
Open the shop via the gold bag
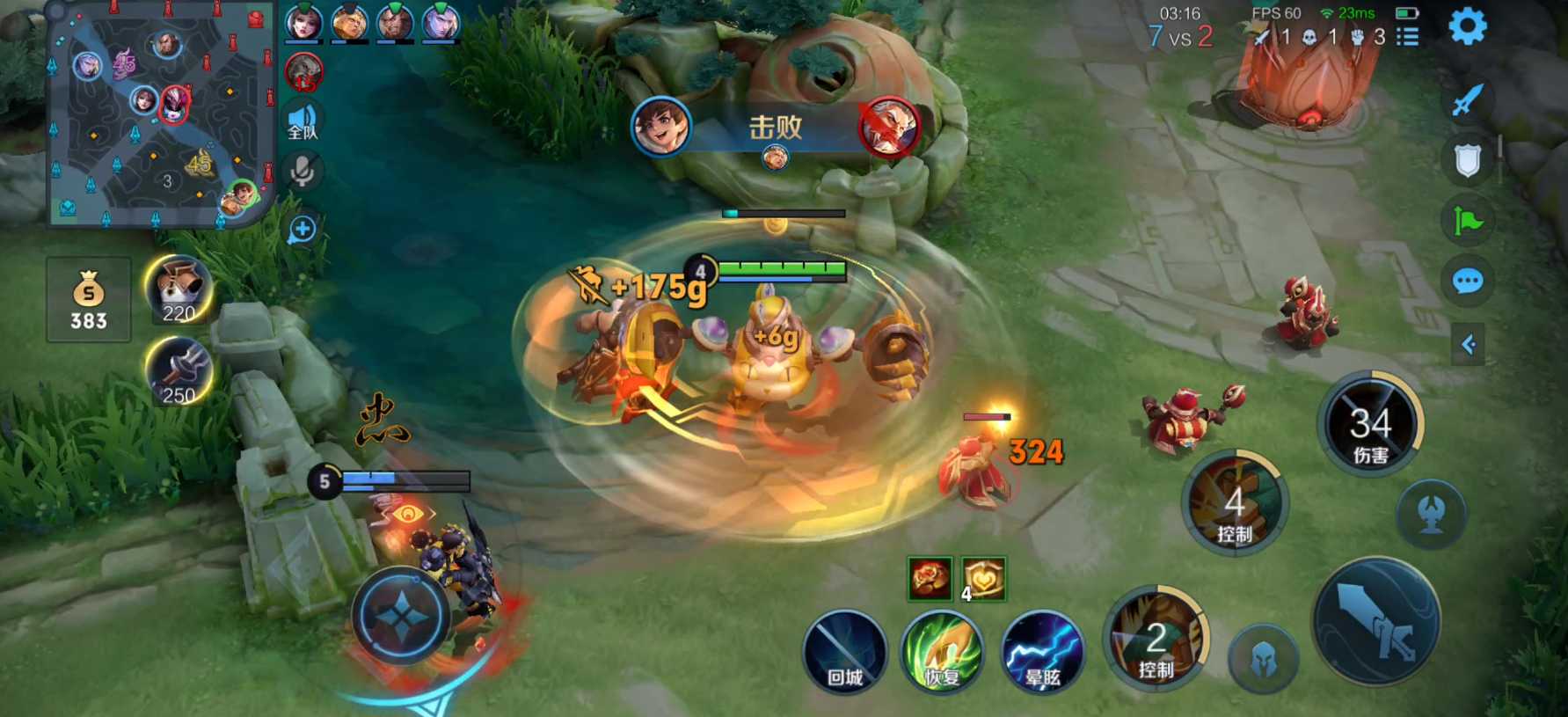[x=89, y=299]
